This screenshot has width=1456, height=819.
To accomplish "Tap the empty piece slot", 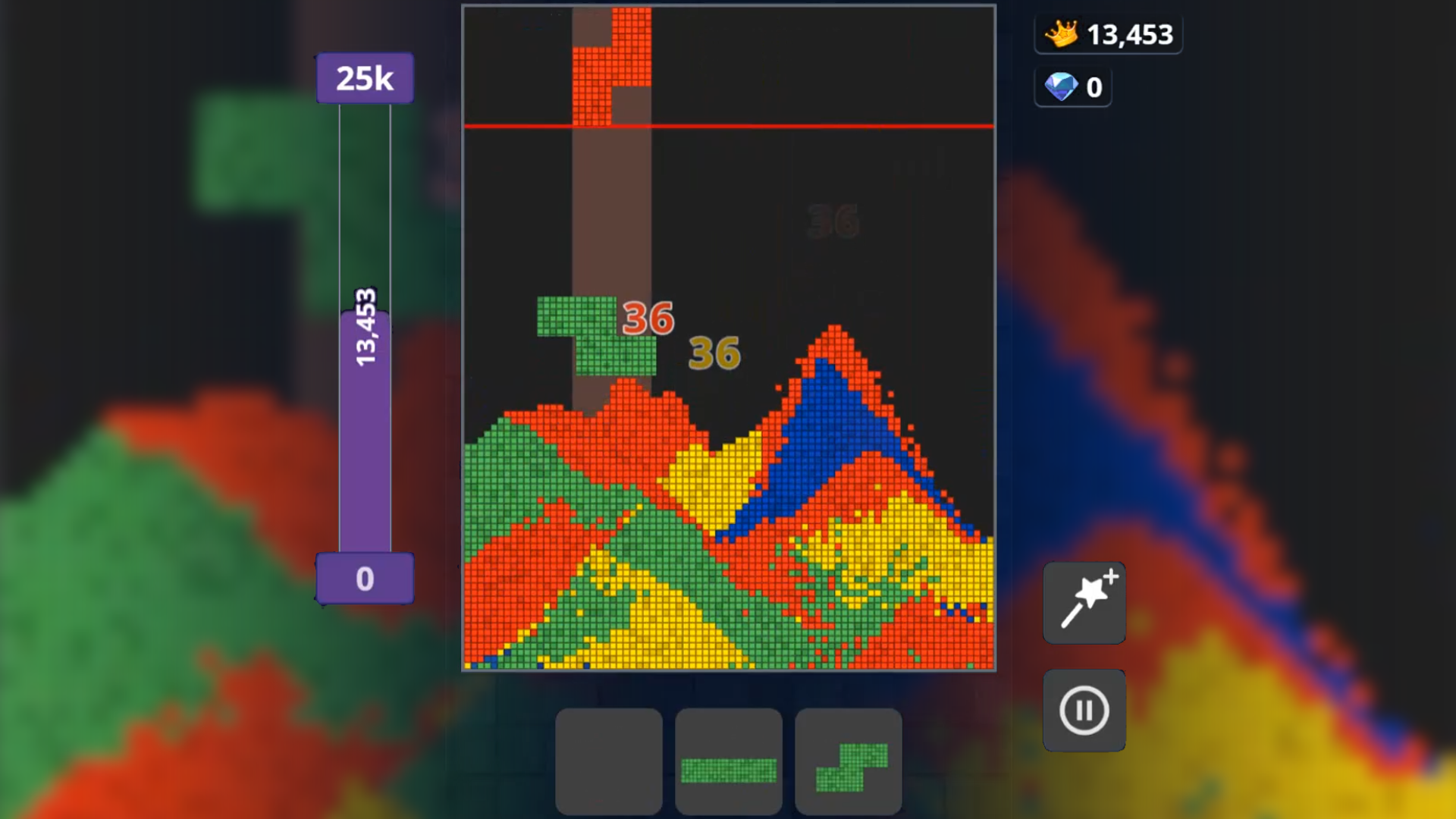I will pyautogui.click(x=608, y=762).
